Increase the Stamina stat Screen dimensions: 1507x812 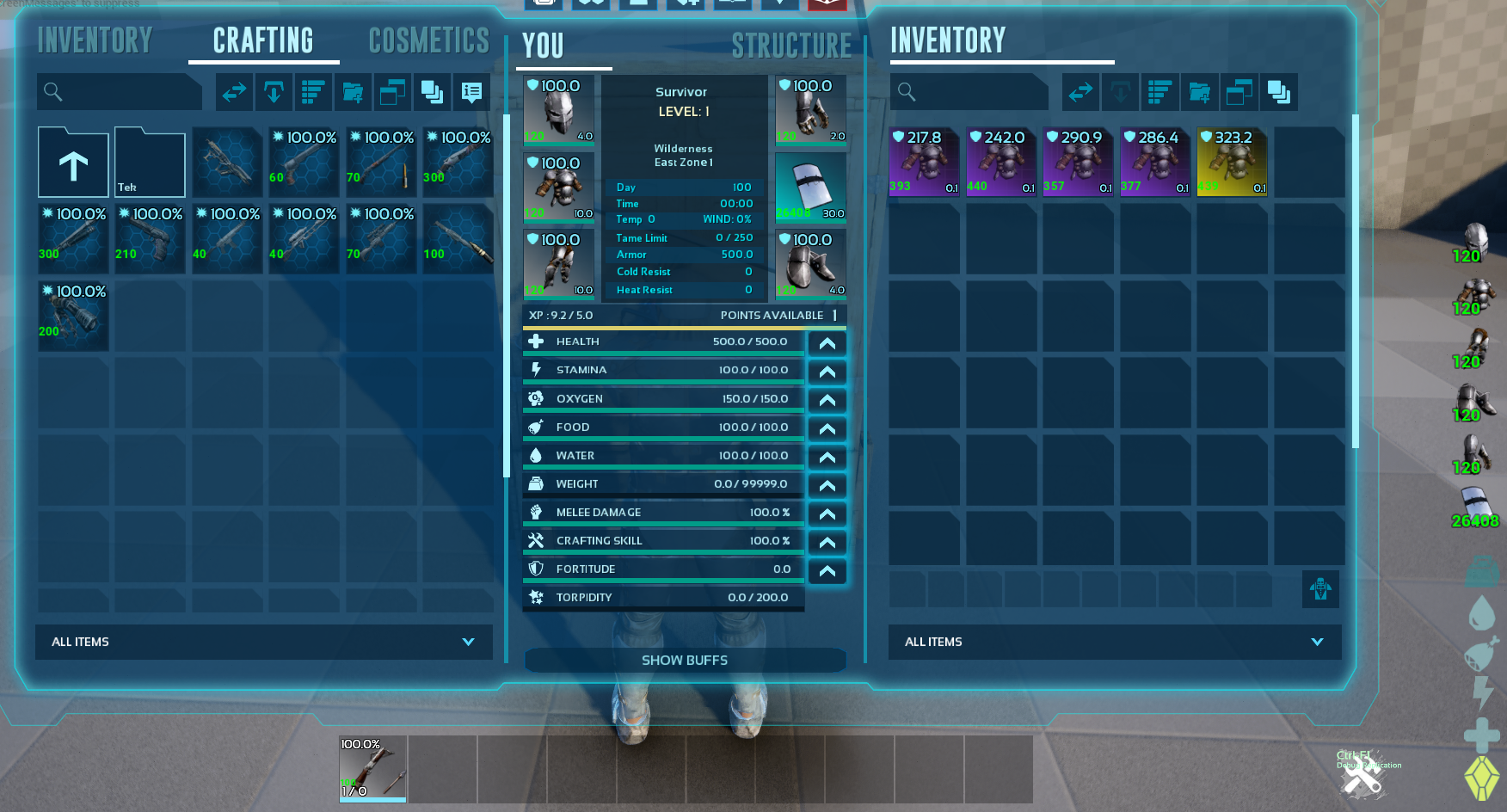click(x=827, y=372)
